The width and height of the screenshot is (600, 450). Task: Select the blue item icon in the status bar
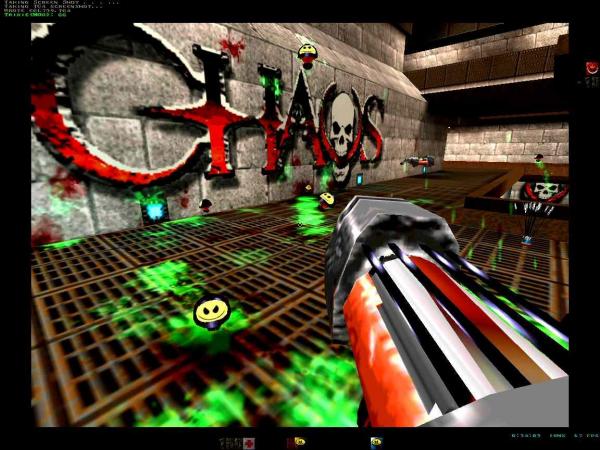pos(376,441)
